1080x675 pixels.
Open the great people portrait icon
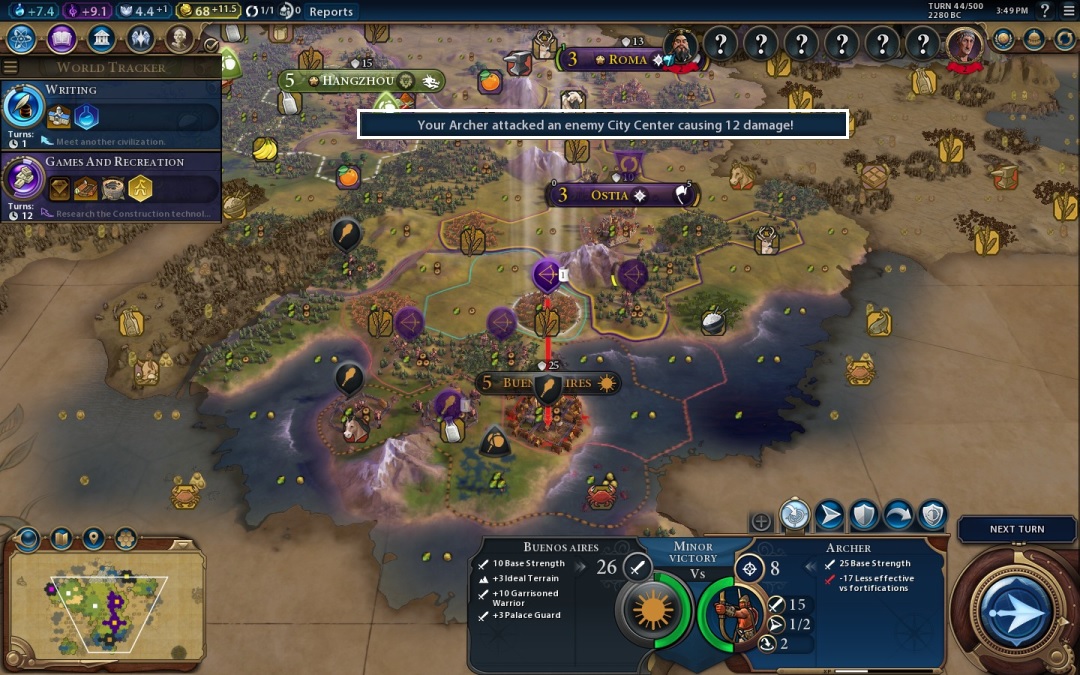click(x=179, y=39)
